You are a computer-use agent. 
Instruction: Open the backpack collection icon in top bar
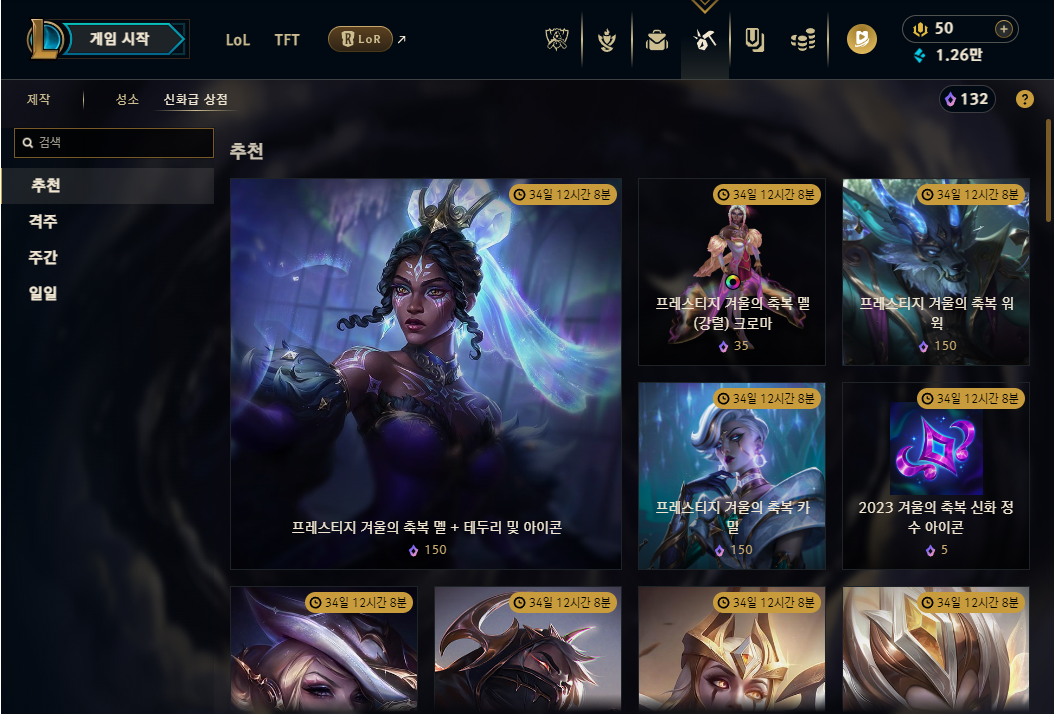click(656, 40)
